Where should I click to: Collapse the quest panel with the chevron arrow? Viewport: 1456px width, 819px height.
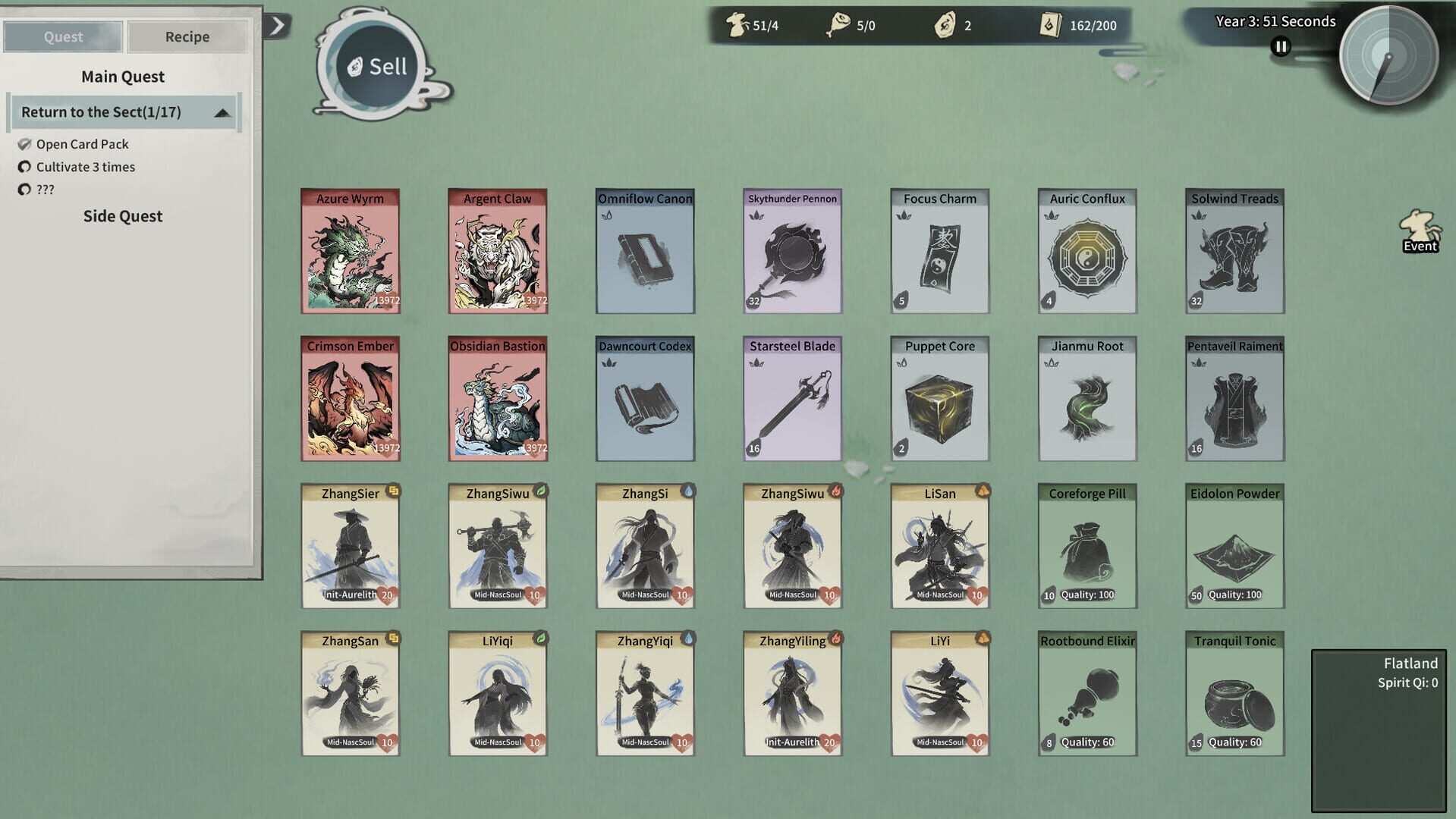[x=279, y=24]
